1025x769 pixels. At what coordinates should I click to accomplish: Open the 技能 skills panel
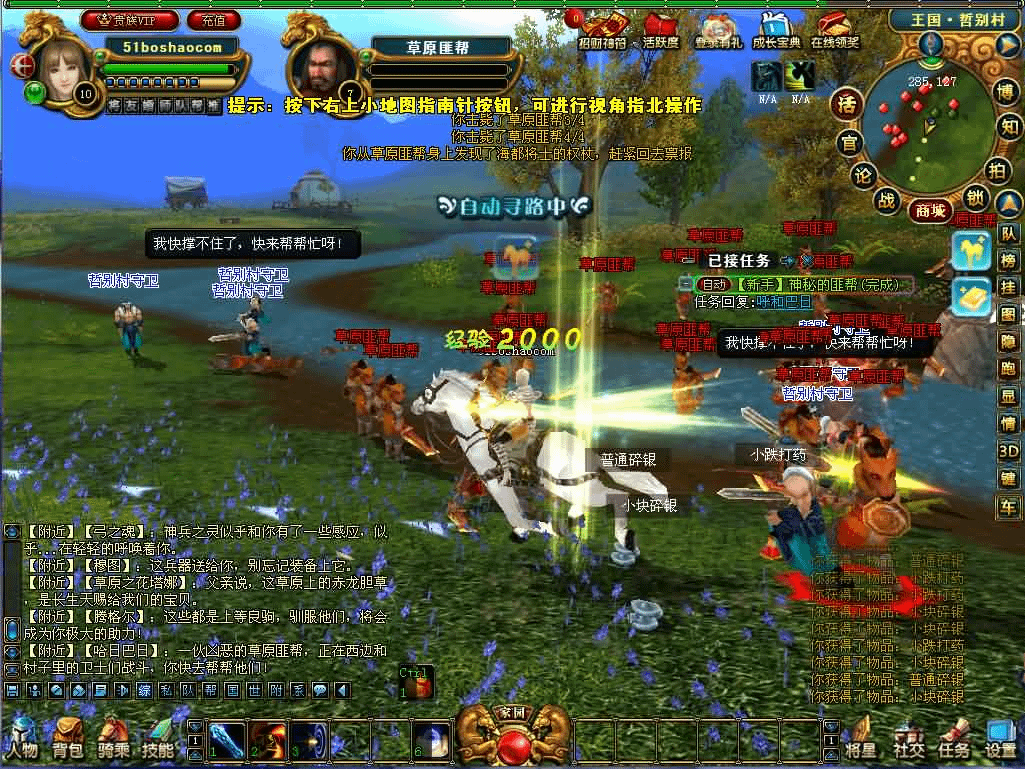coord(158,737)
